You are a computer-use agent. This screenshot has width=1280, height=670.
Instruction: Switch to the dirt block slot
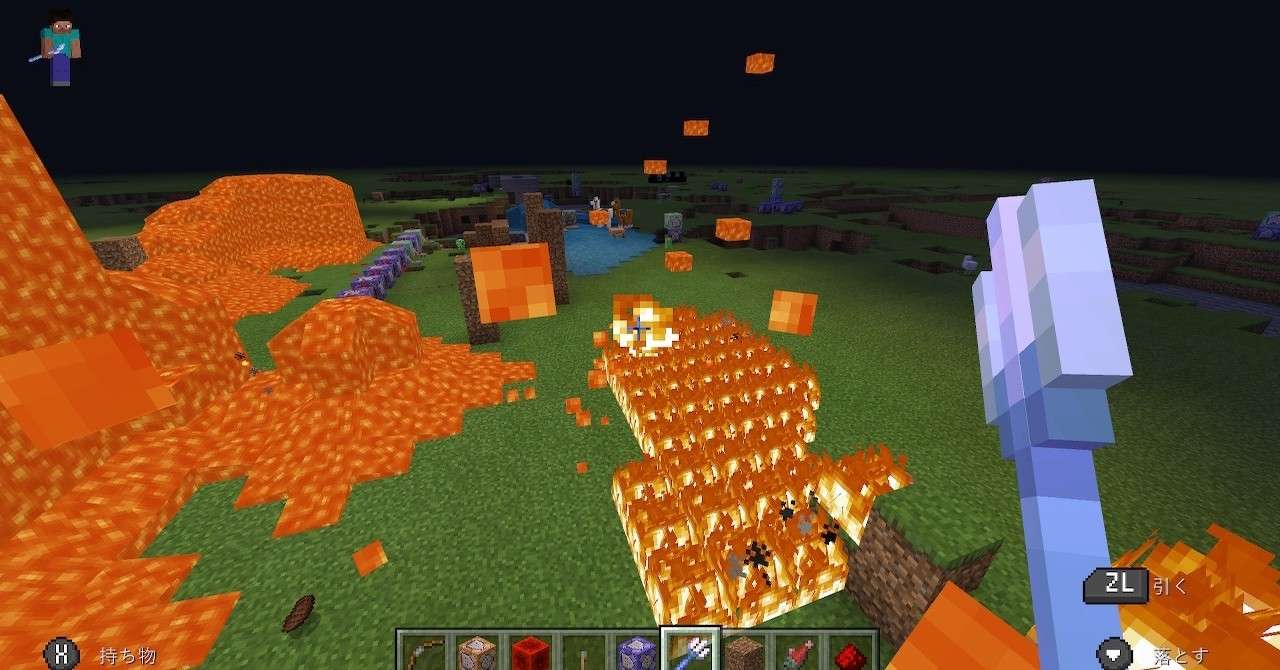pos(742,653)
